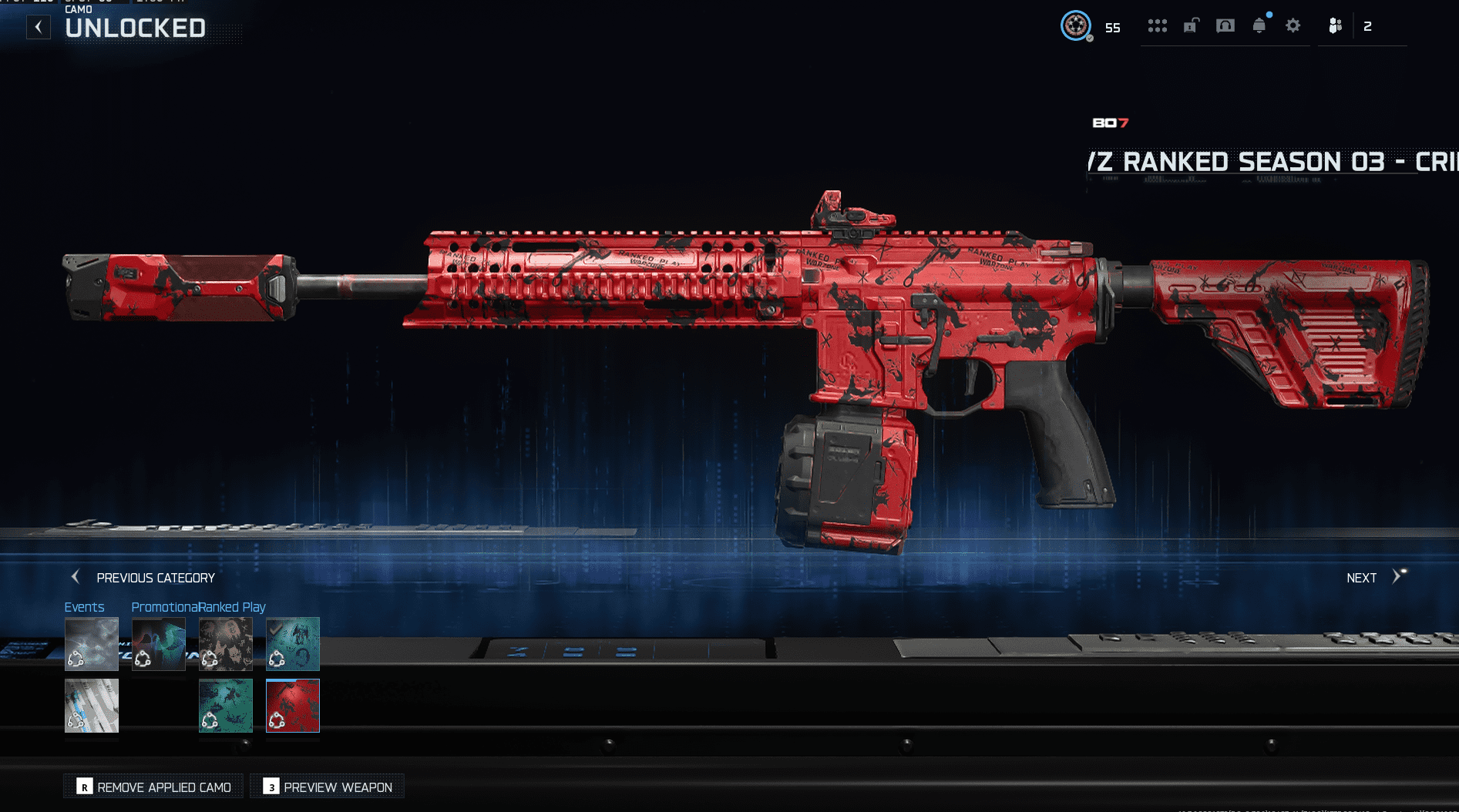The width and height of the screenshot is (1459, 812).
Task: Select the white striped Events camo
Action: point(92,706)
